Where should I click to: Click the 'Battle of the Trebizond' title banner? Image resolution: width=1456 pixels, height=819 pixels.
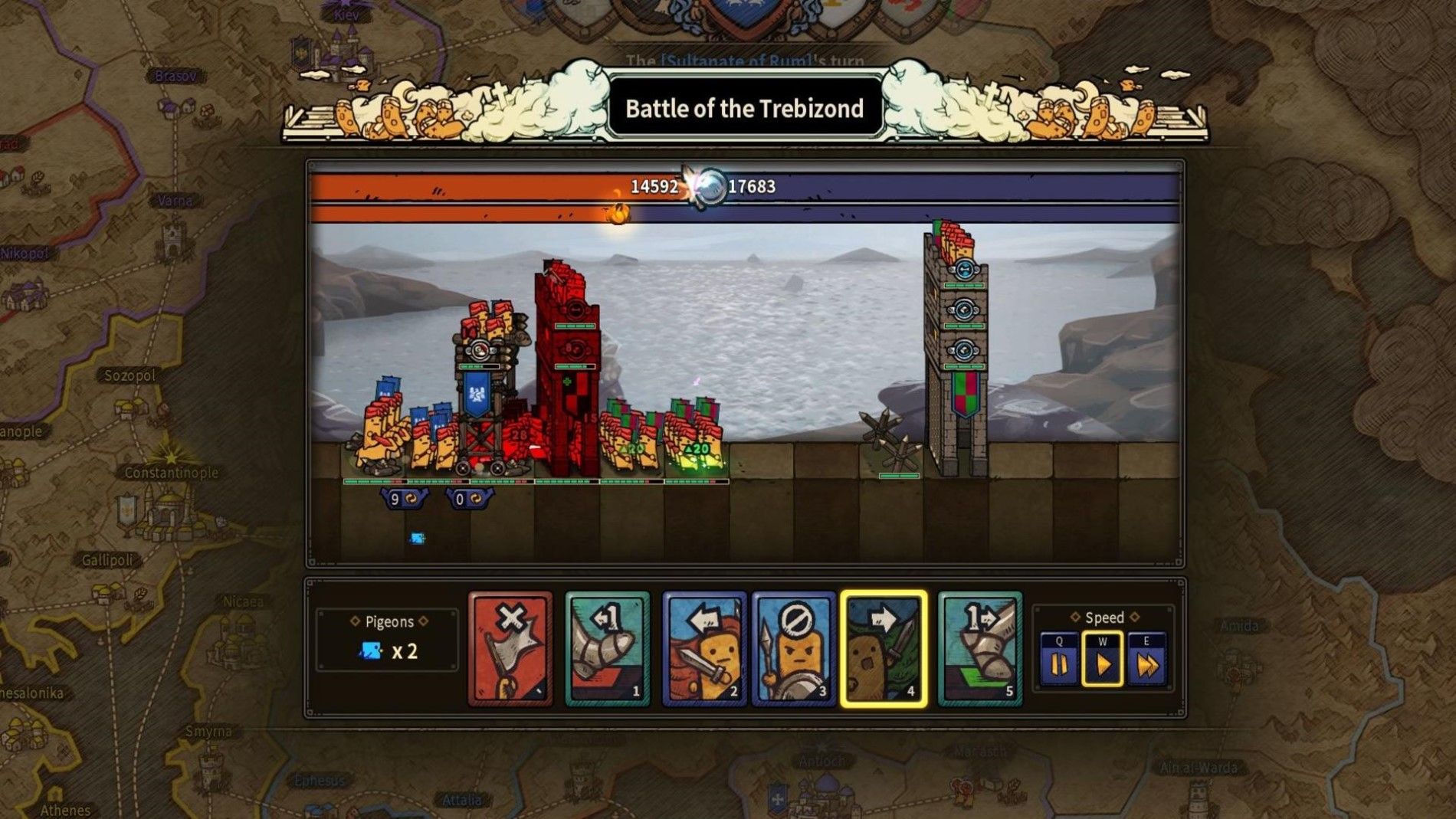coord(744,108)
